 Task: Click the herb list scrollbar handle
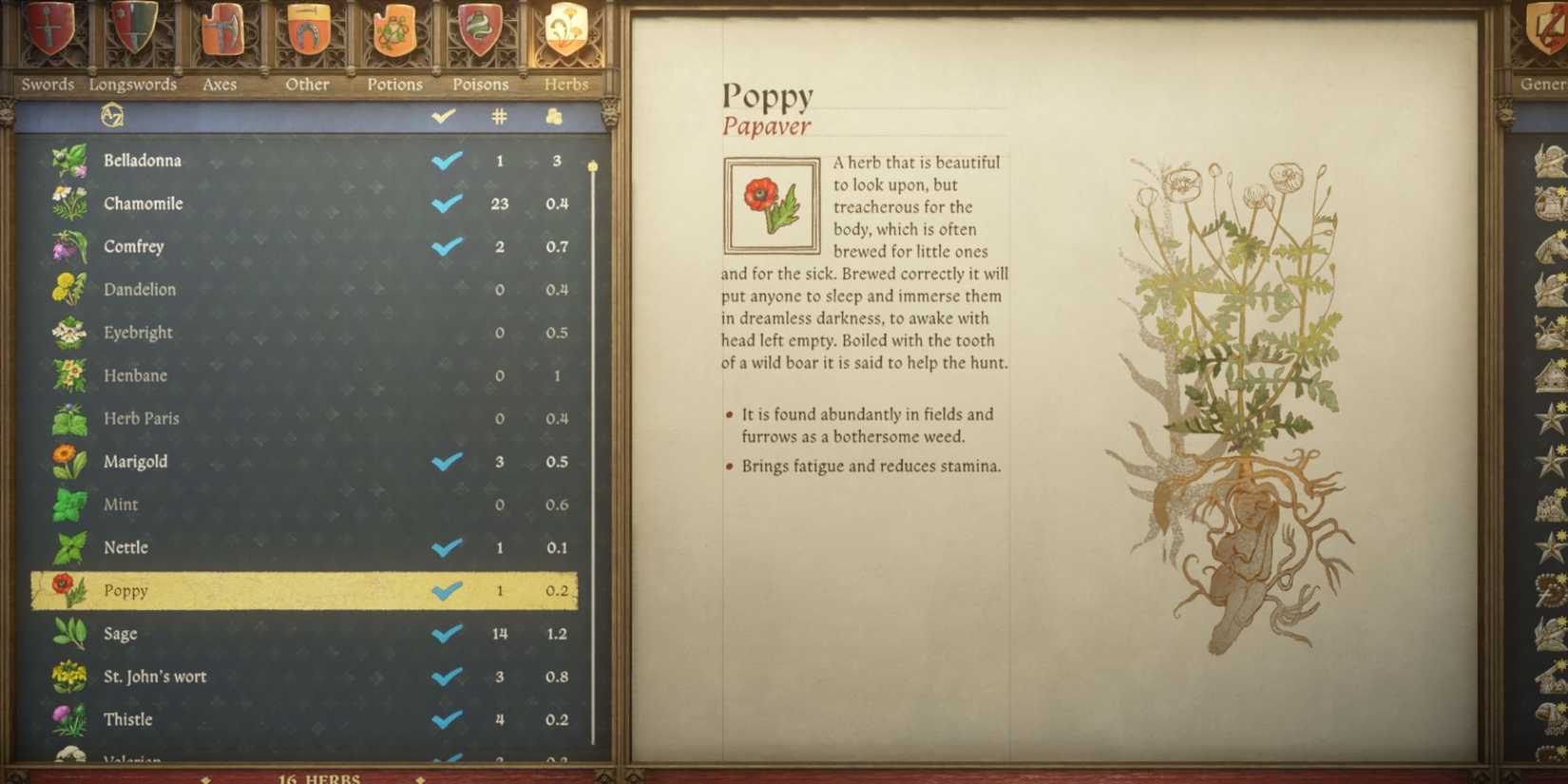coord(594,166)
